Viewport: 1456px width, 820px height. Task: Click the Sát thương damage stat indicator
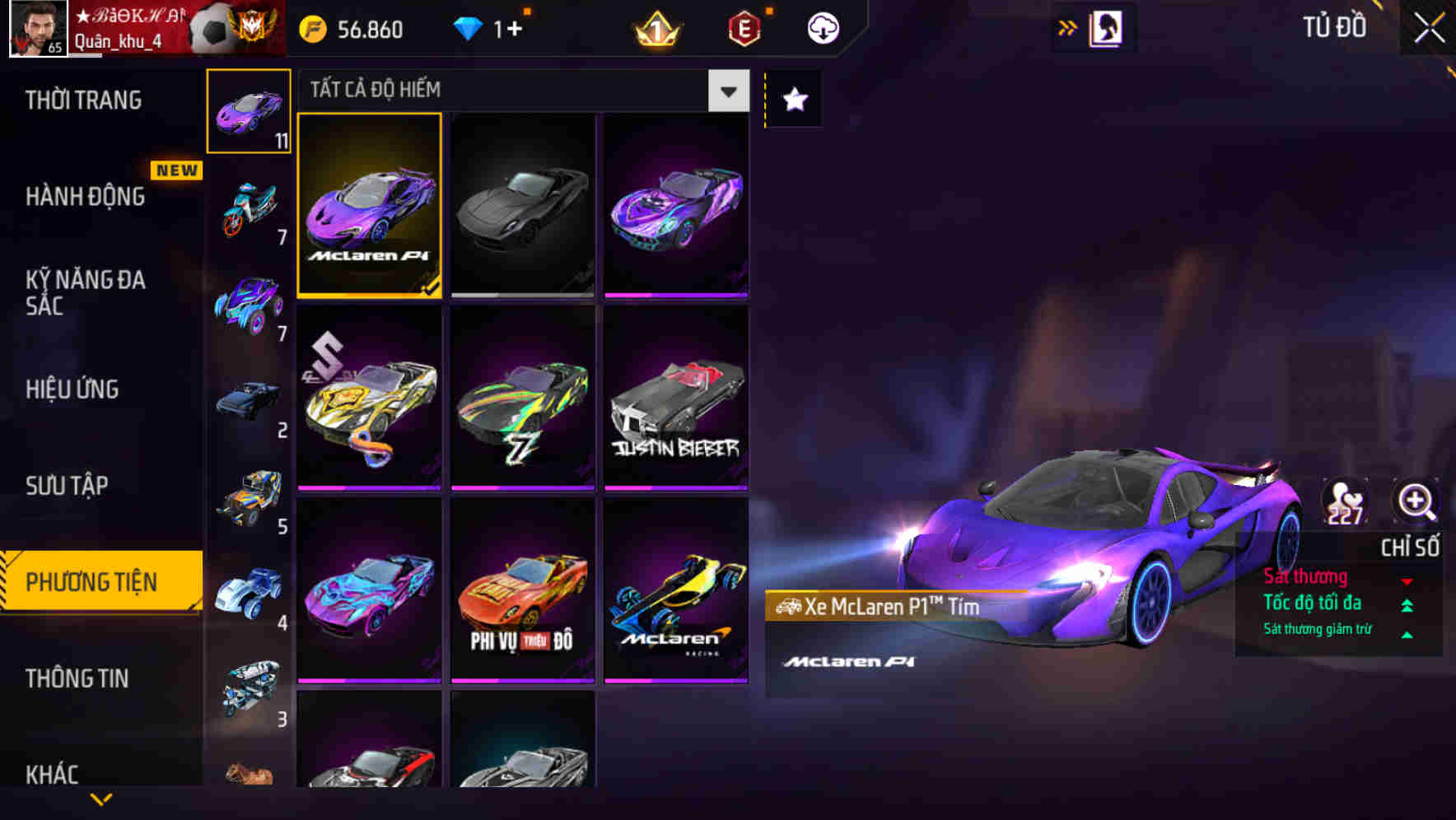[1306, 576]
